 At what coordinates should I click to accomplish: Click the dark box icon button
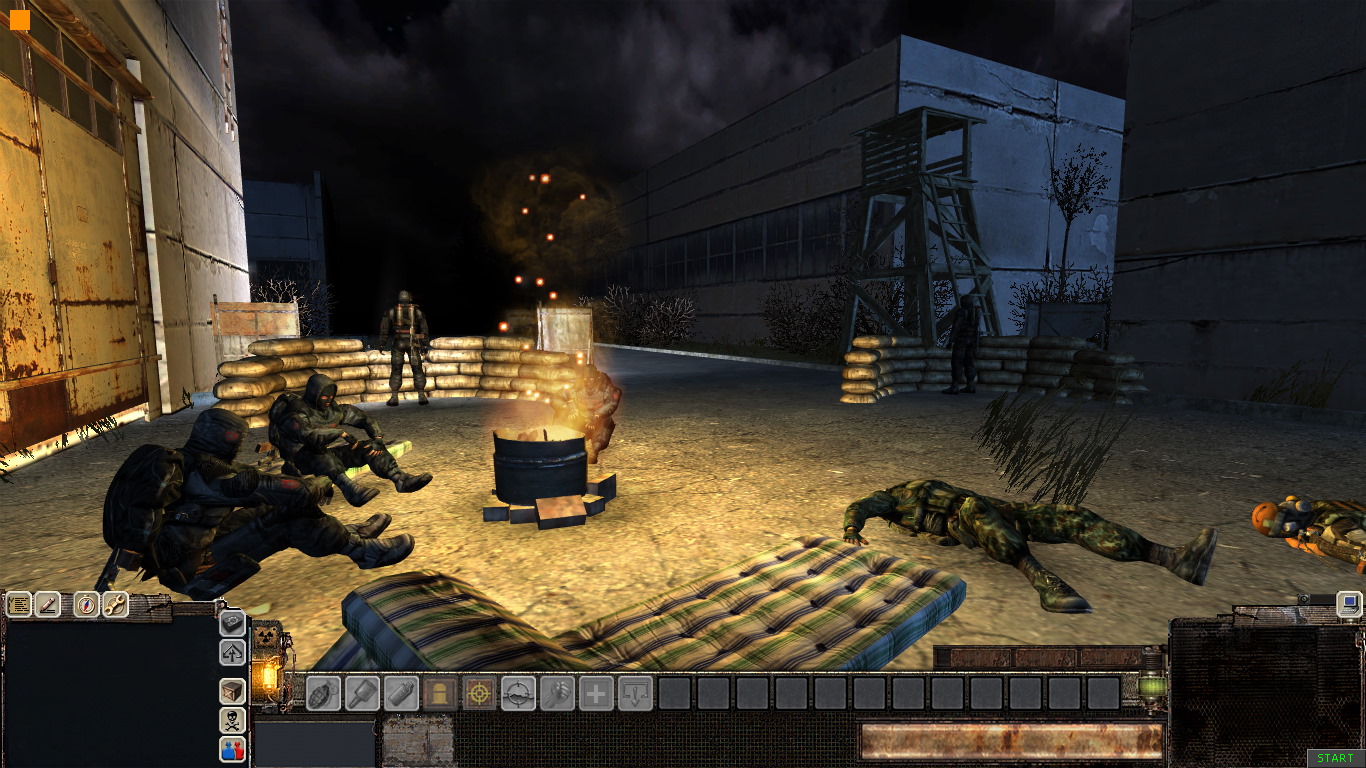coord(232,623)
